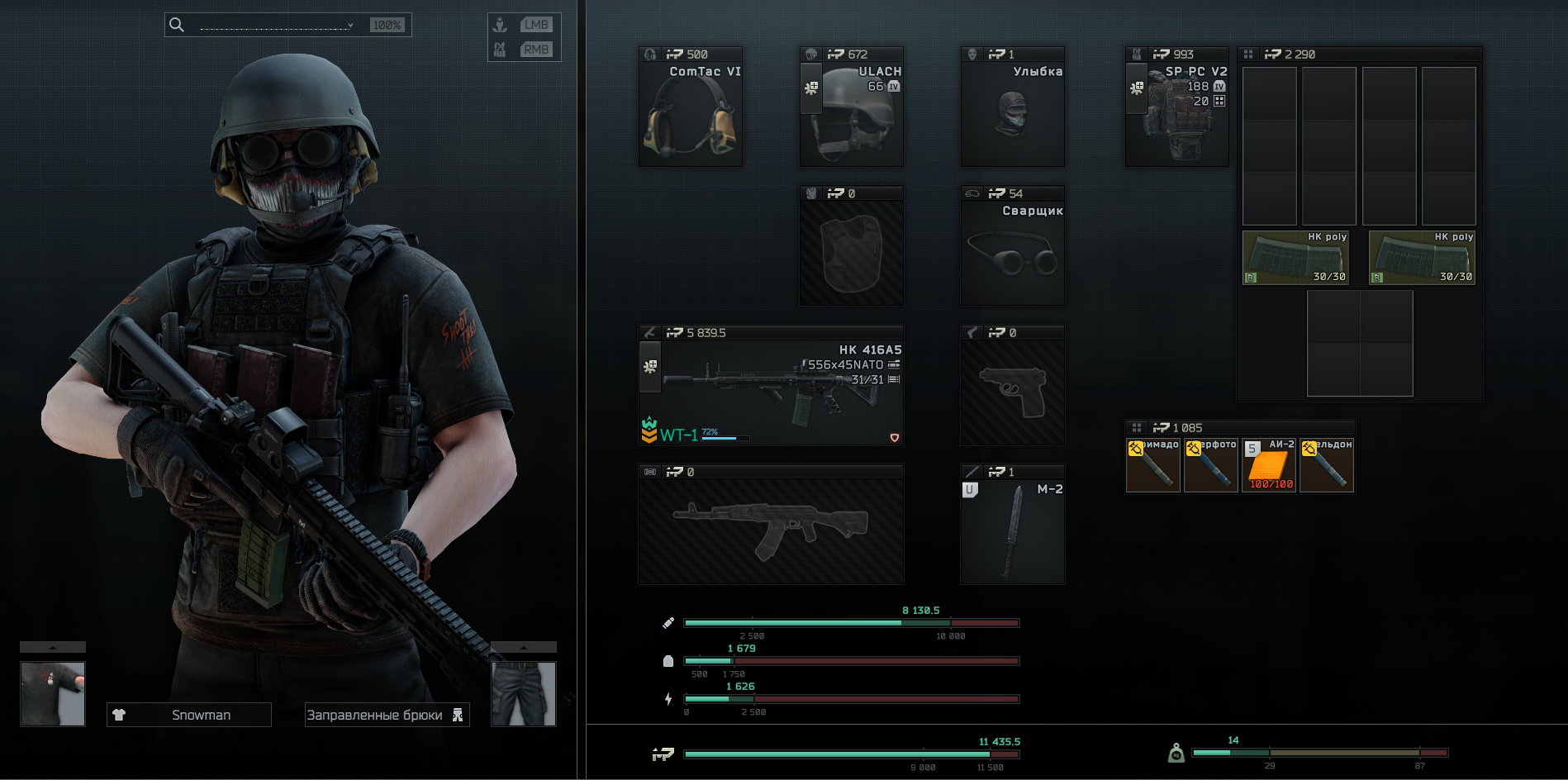Expand the arrow above the pants thumbnail

point(524,647)
